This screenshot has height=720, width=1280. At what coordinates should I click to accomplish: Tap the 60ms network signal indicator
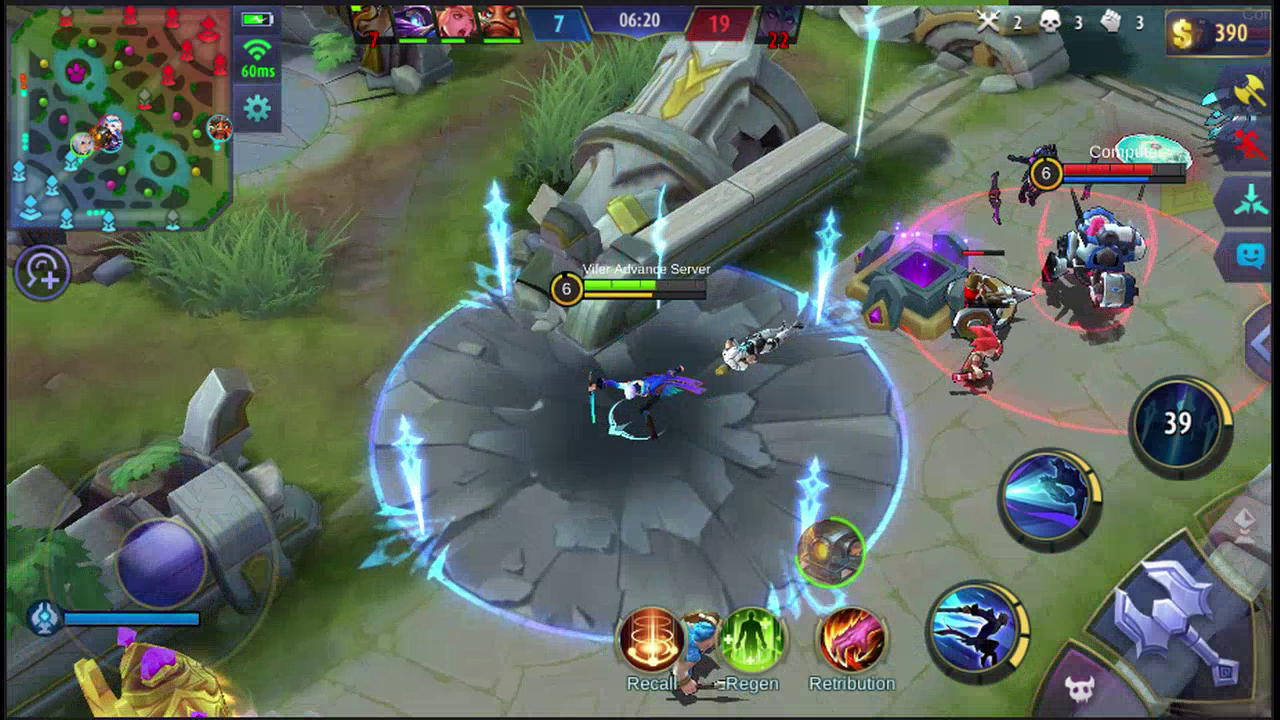pyautogui.click(x=258, y=55)
